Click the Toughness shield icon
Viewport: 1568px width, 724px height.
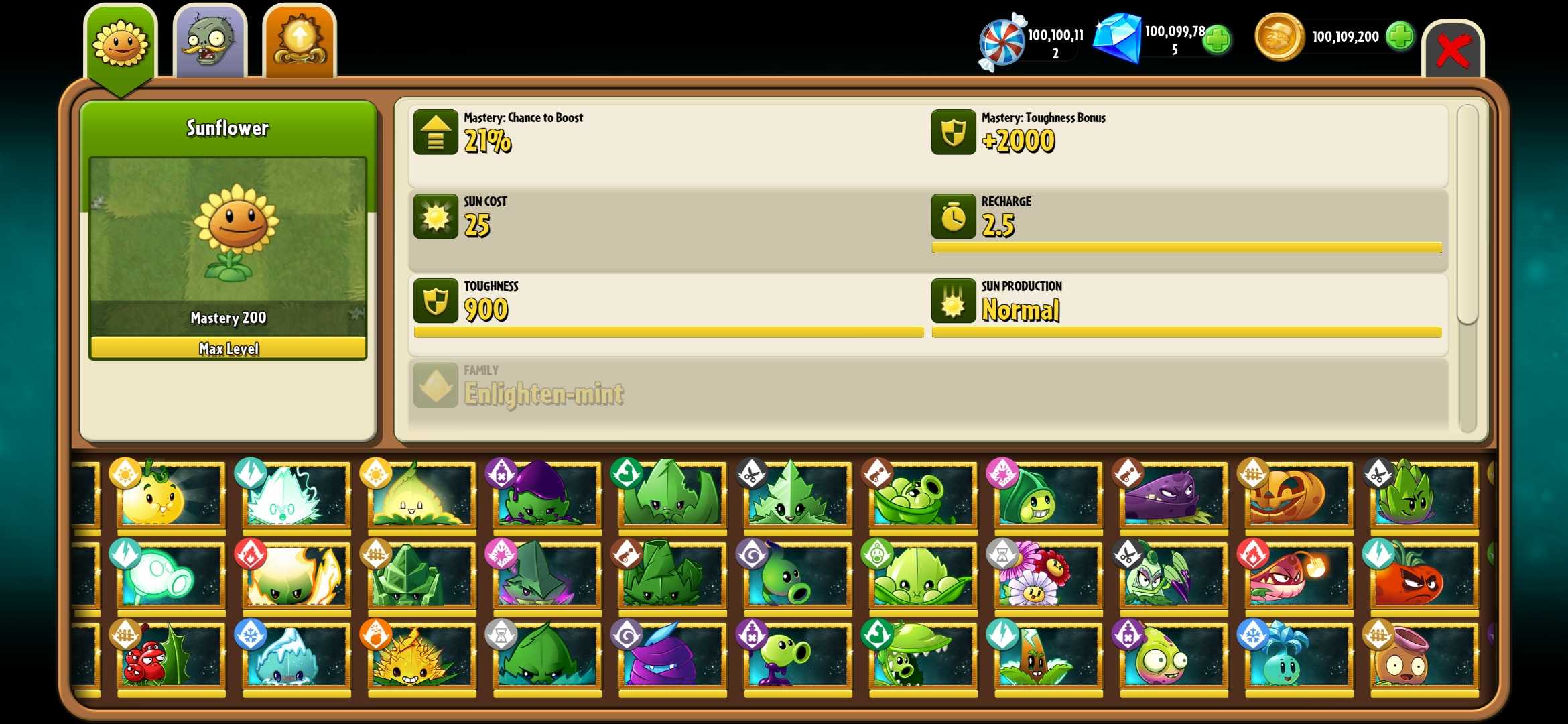(436, 300)
